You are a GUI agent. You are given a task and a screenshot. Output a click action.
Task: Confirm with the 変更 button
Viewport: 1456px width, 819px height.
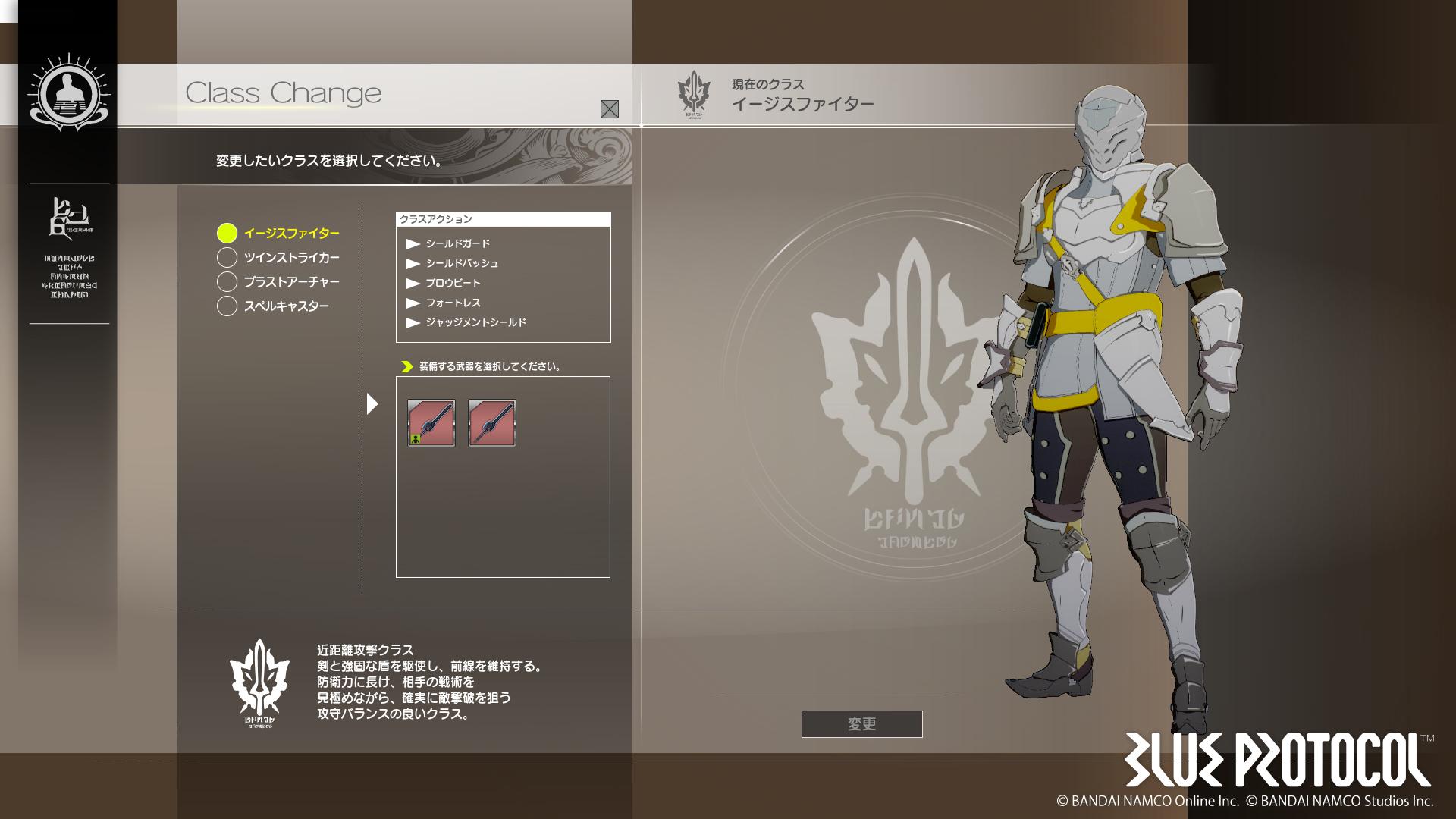click(861, 724)
